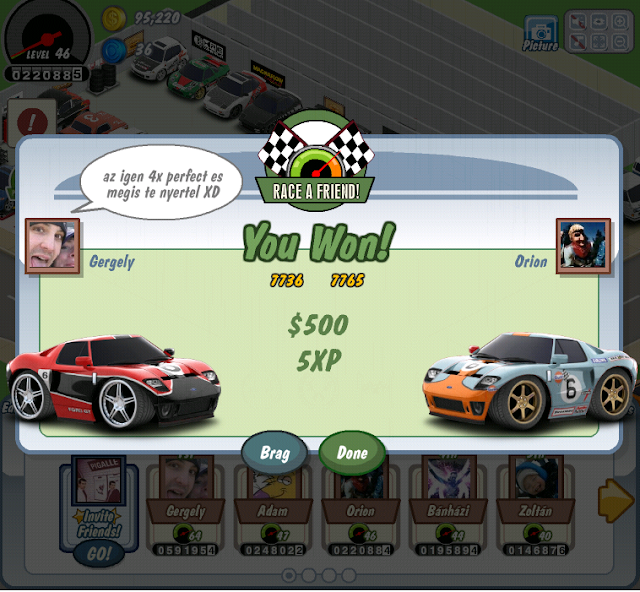
Task: Click Gergely's profile photo beside the speech bubble
Action: point(52,245)
